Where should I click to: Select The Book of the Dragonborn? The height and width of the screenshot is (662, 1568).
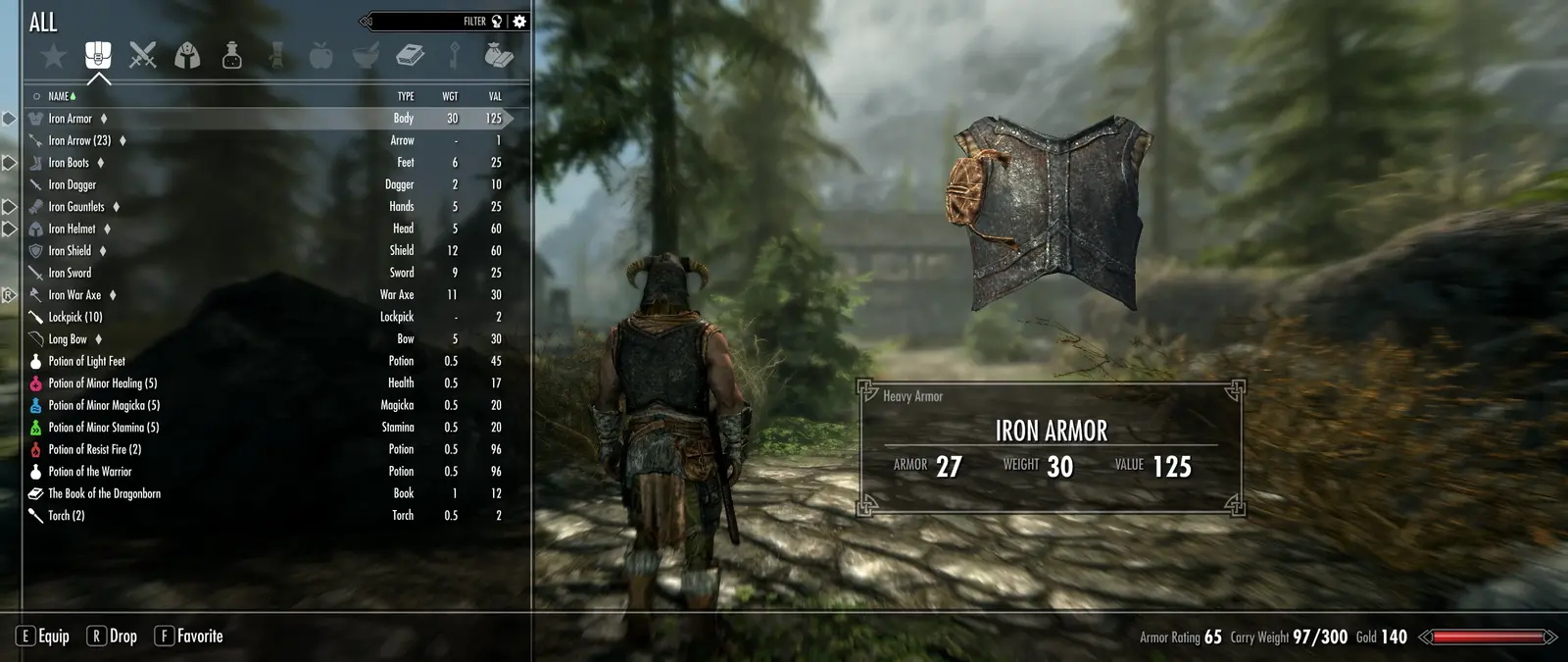(x=104, y=493)
